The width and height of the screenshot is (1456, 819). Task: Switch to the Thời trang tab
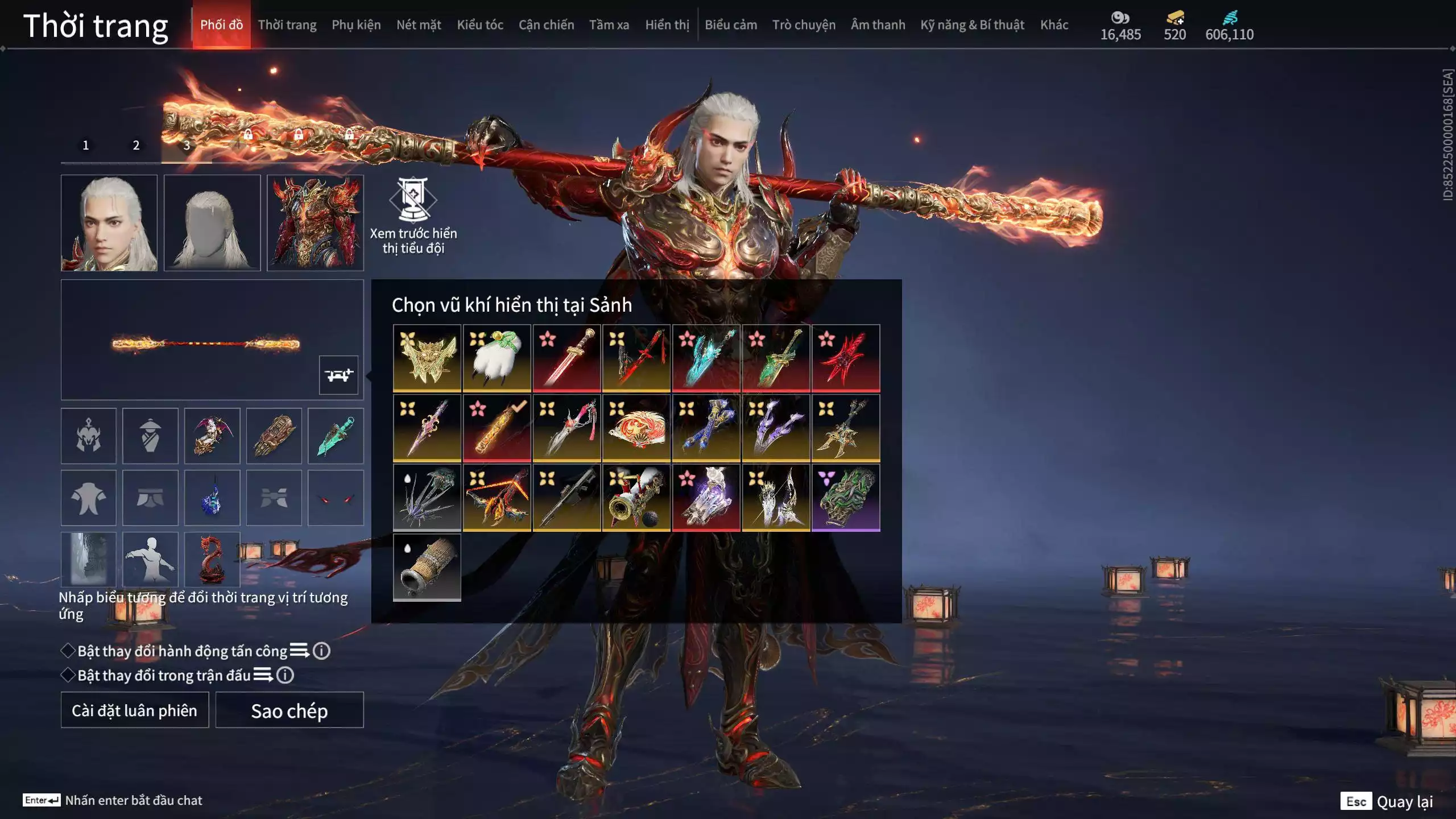[287, 25]
